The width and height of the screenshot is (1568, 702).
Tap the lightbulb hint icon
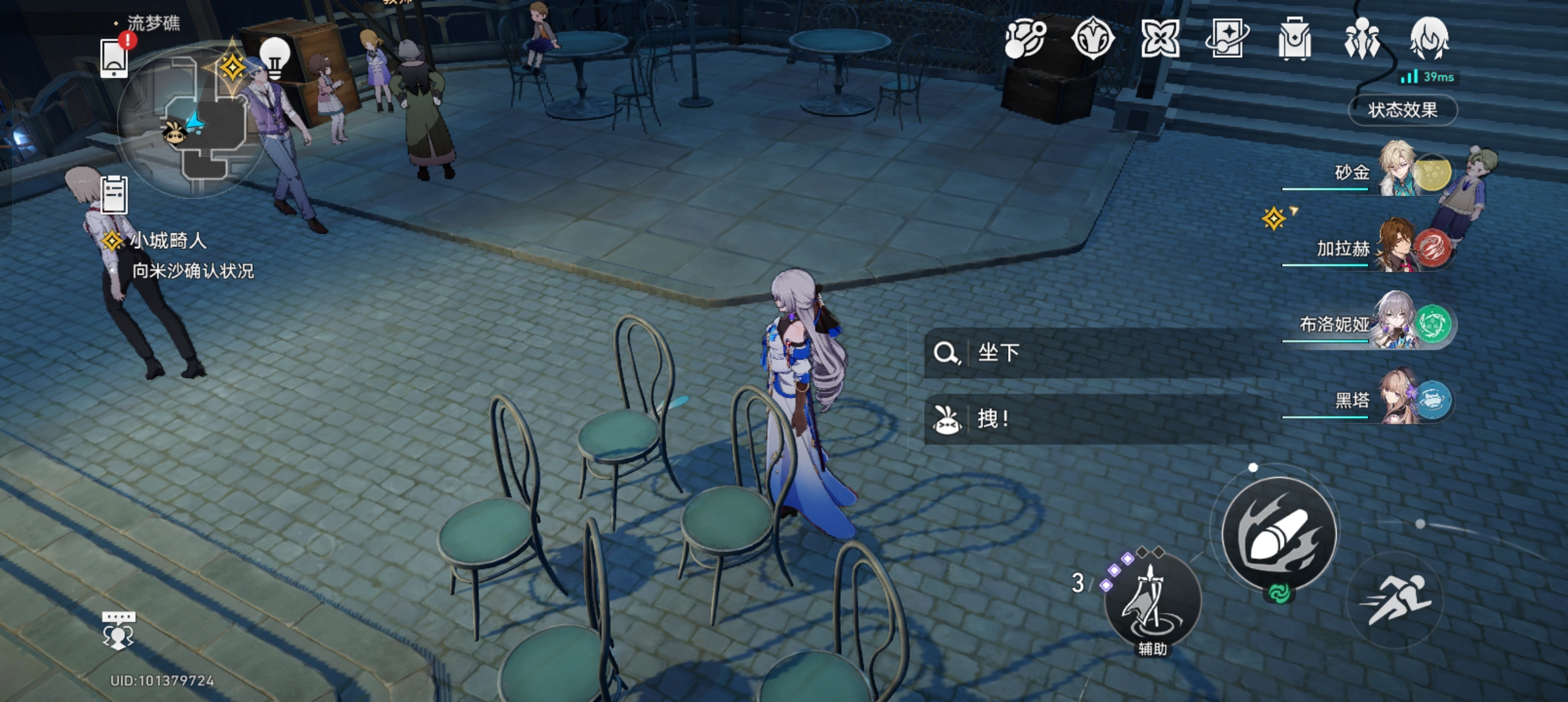(x=274, y=57)
